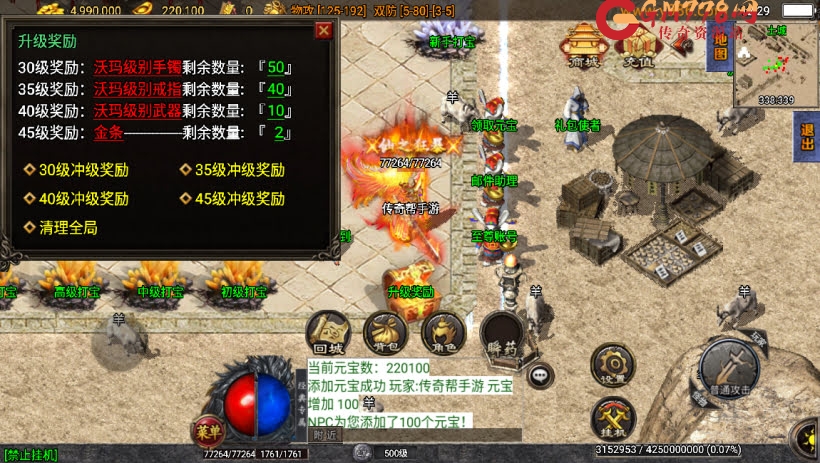Toggle the 挂机 auto-battle button
This screenshot has width=820, height=463.
[610, 420]
